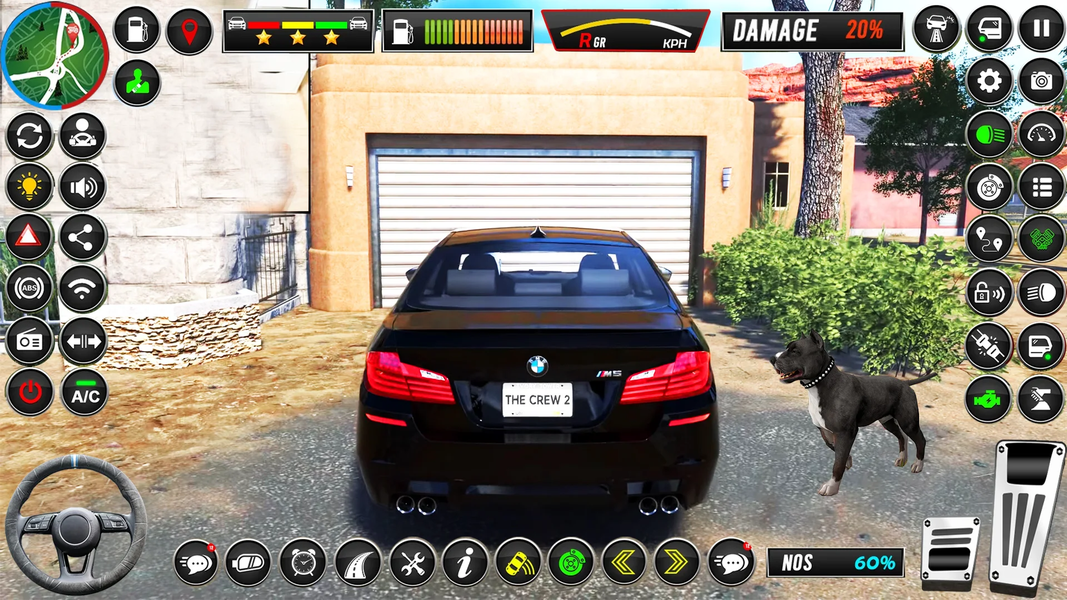Open the gear settings menu
Image resolution: width=1067 pixels, height=600 pixels.
click(x=989, y=82)
